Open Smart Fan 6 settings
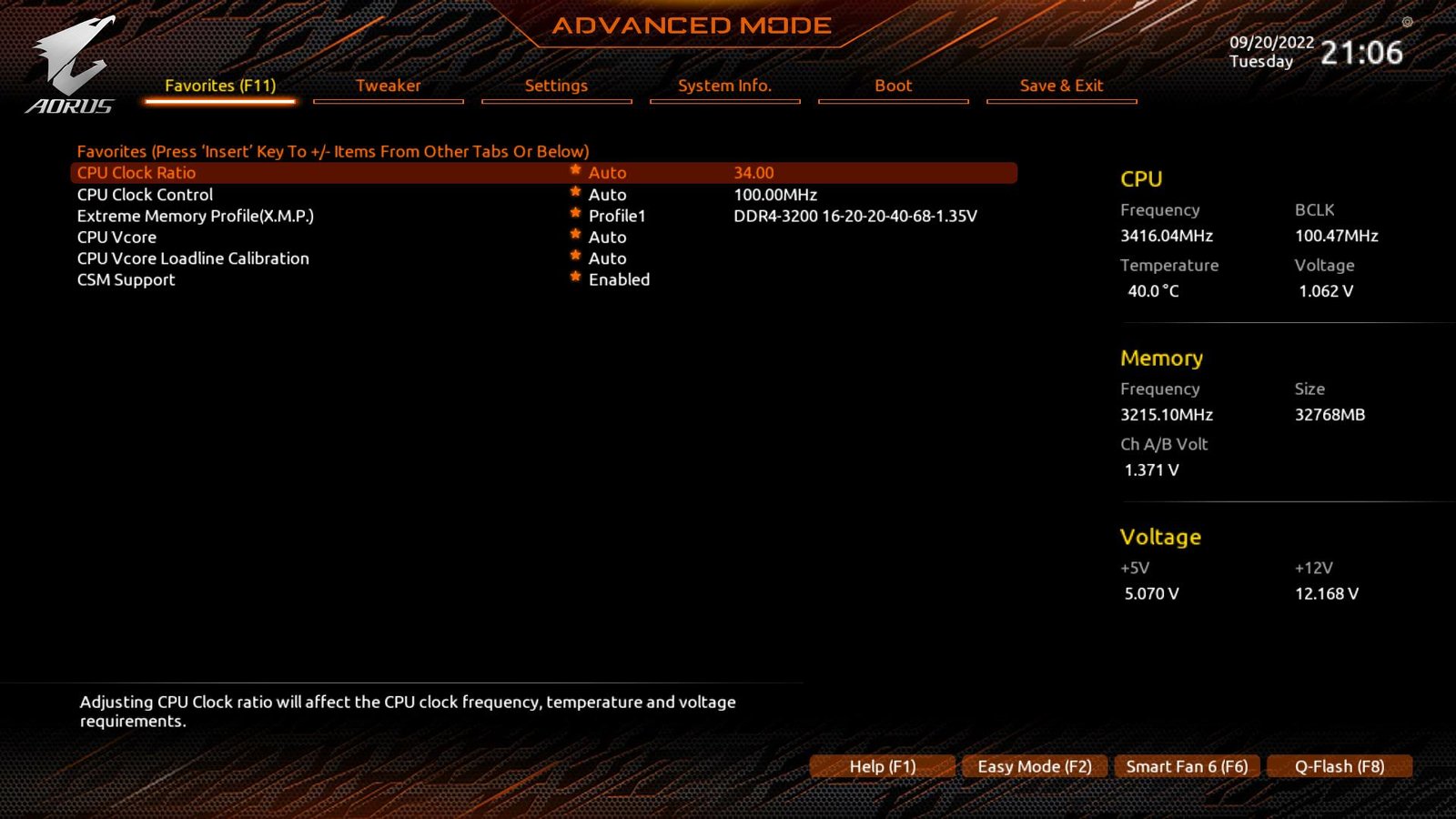 [1187, 766]
